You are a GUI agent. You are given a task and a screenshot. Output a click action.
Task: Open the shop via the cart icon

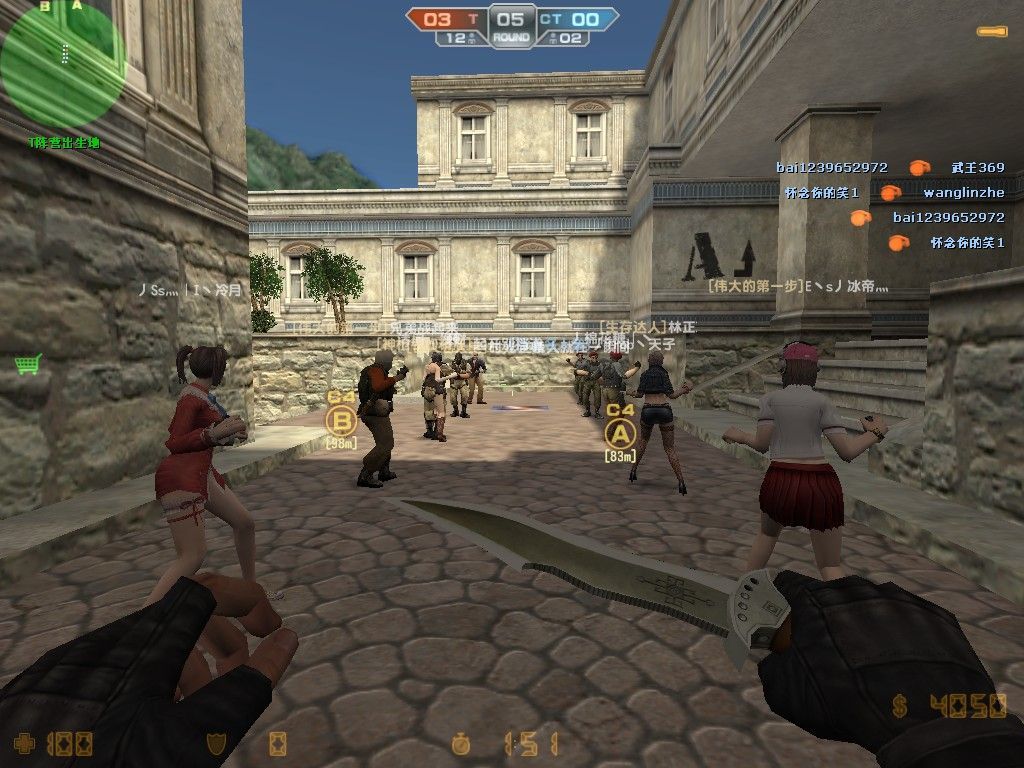27,364
